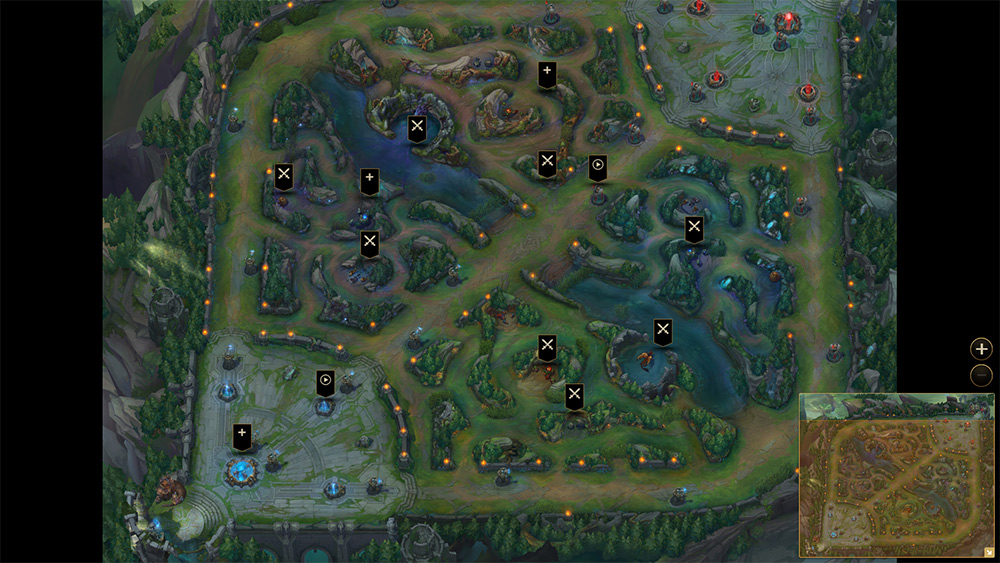This screenshot has width=1000, height=563.
Task: Play the video marker in the blue base
Action: pos(325,381)
